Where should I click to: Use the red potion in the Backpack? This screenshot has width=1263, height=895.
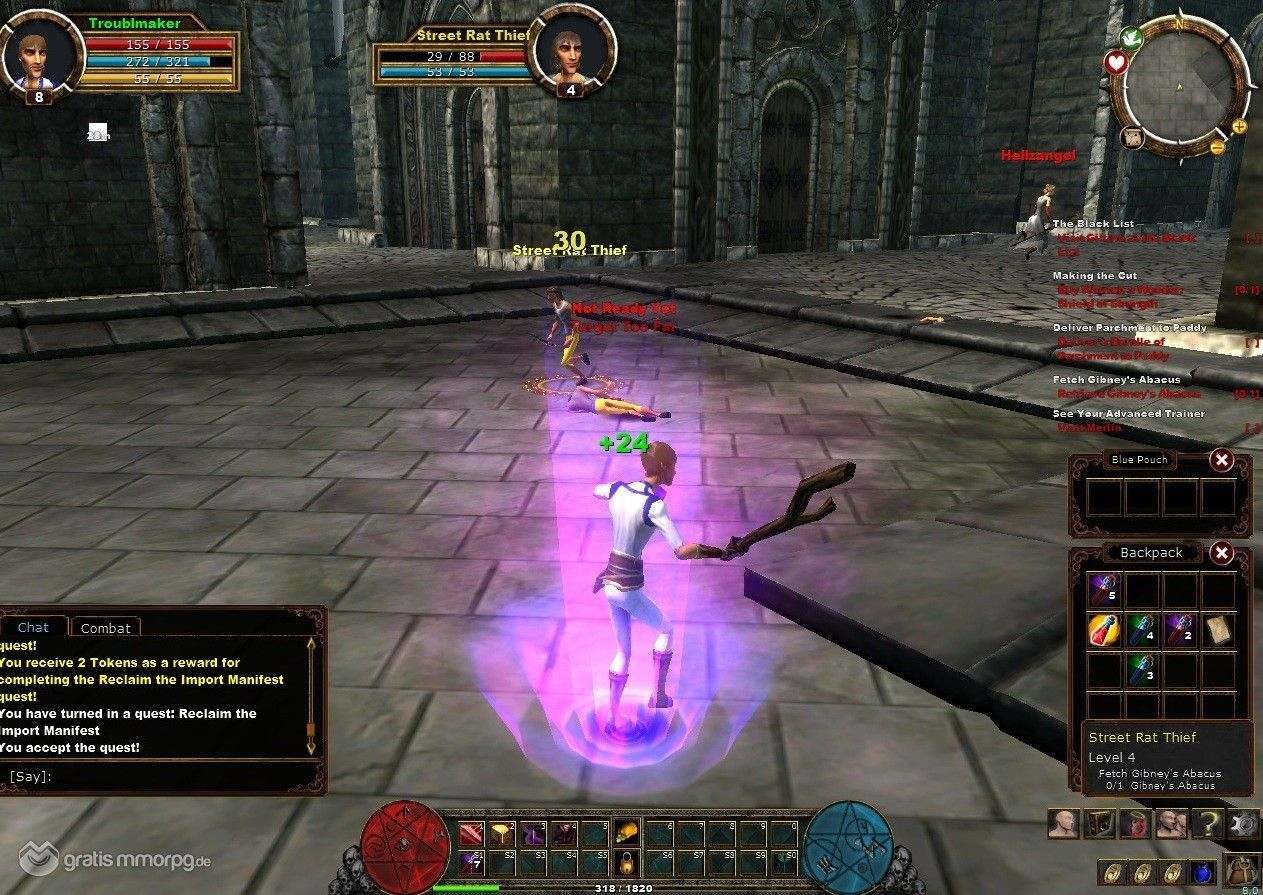click(x=1104, y=630)
